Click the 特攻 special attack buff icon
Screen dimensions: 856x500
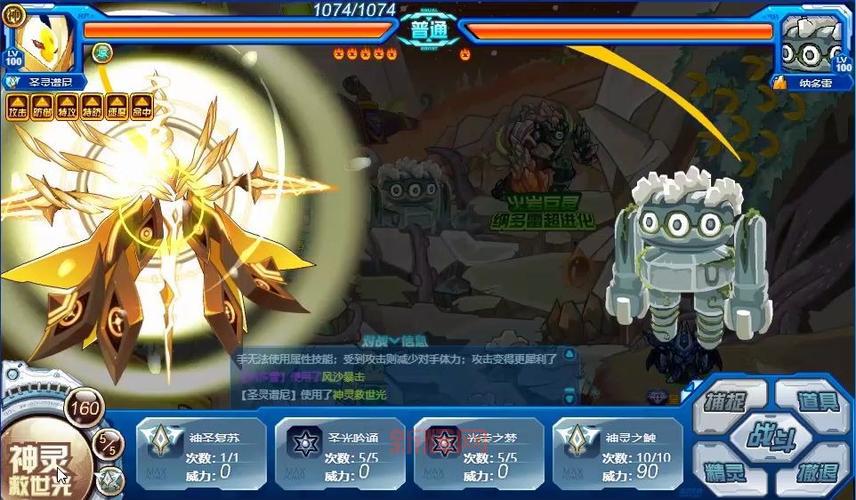(67, 104)
